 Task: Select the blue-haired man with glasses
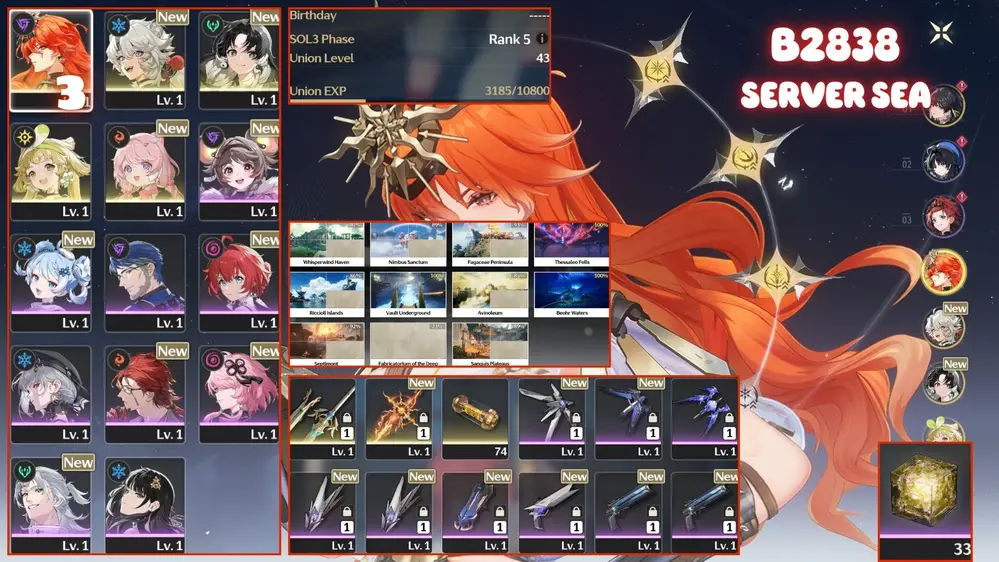point(145,282)
